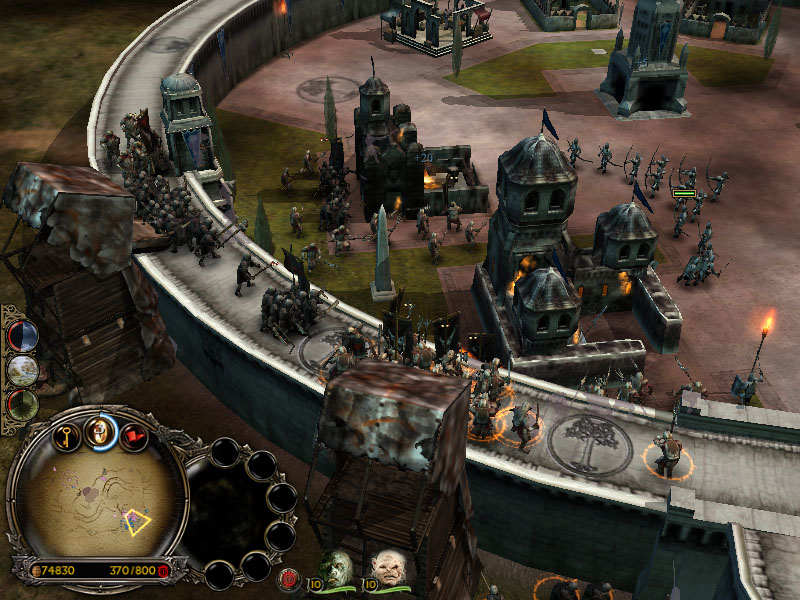Open the options menu with the key icon

67,437
